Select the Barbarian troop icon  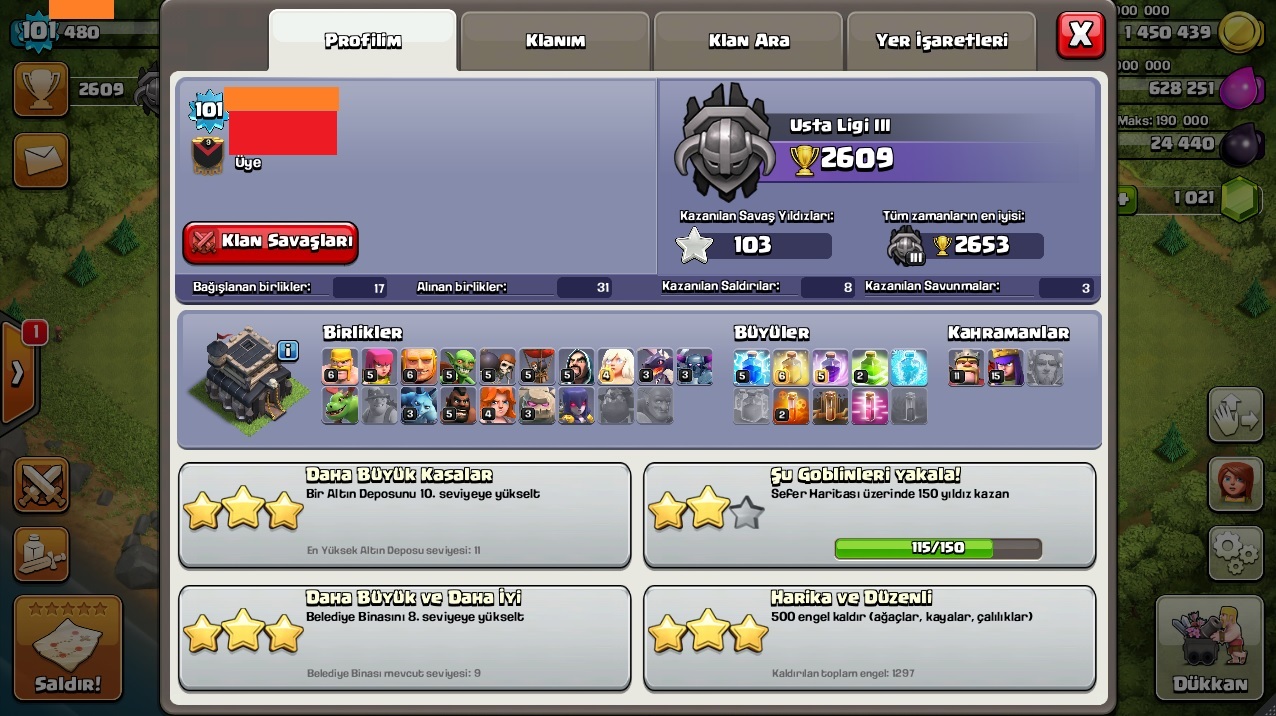340,367
